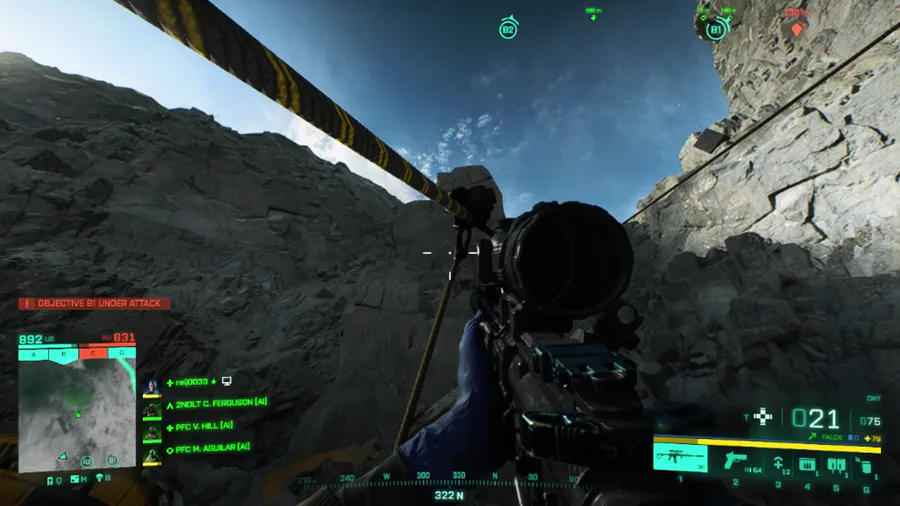Viewport: 900px width, 506px height.
Task: Select the grenade slot icon
Action: click(x=864, y=466)
